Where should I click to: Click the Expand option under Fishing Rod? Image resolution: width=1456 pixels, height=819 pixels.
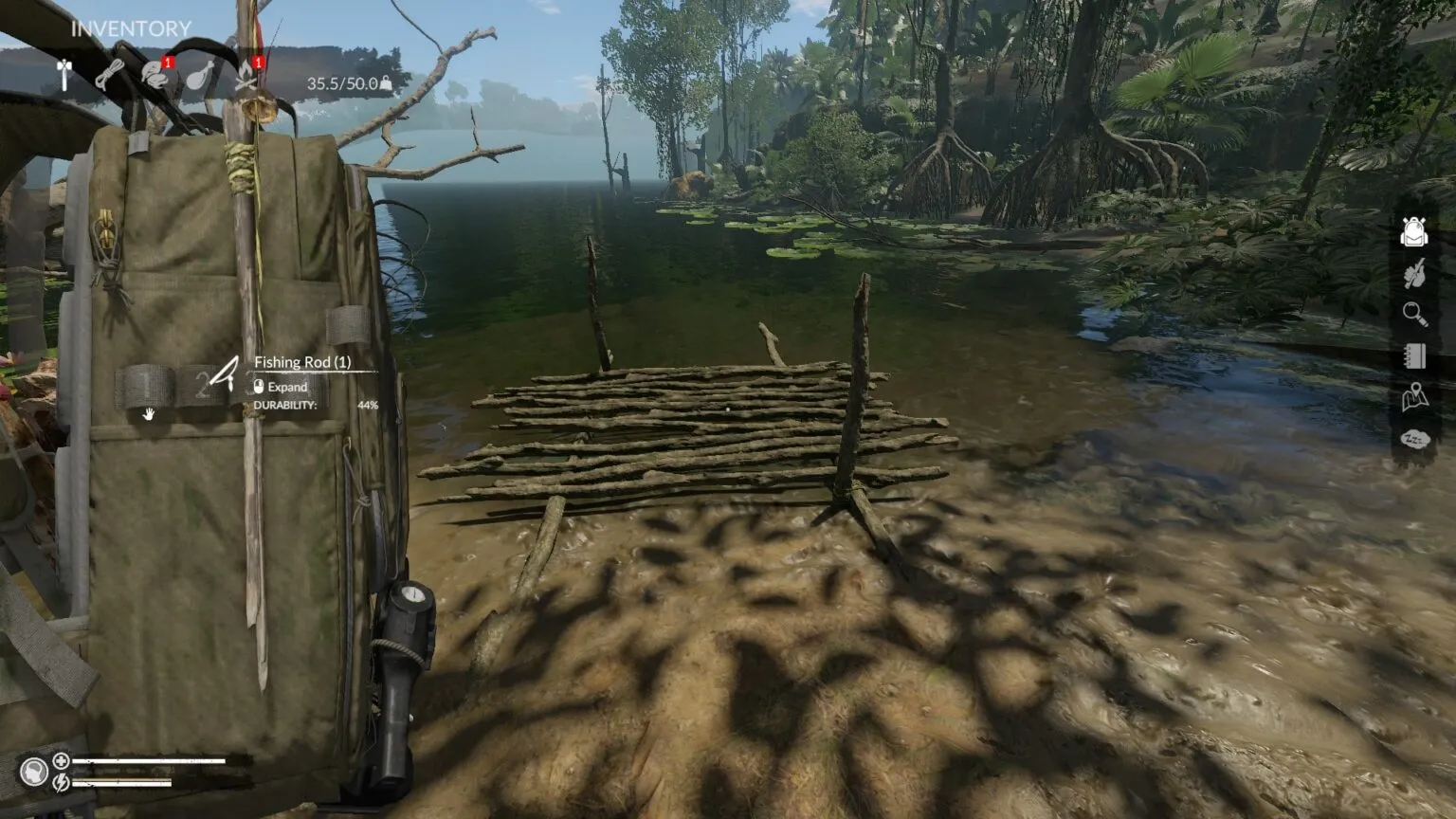pos(283,387)
